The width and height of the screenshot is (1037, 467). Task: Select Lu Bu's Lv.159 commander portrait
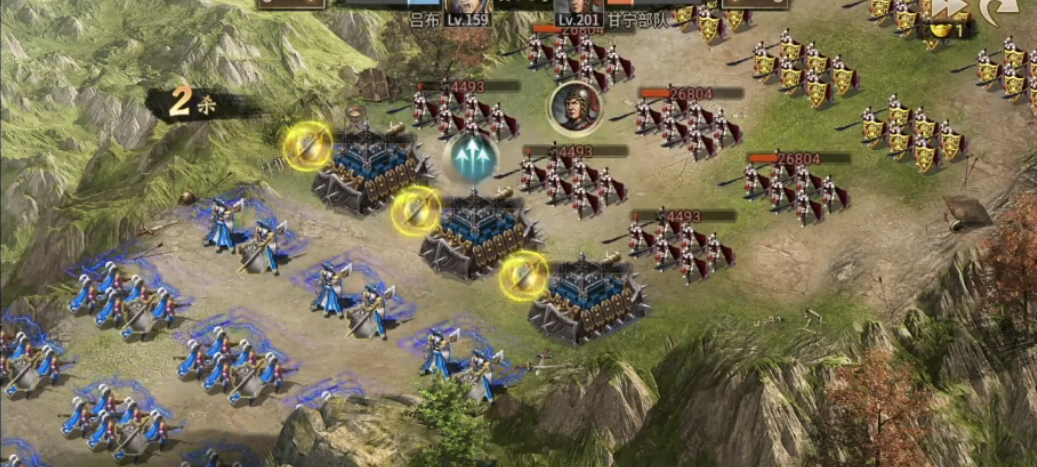coord(468,8)
